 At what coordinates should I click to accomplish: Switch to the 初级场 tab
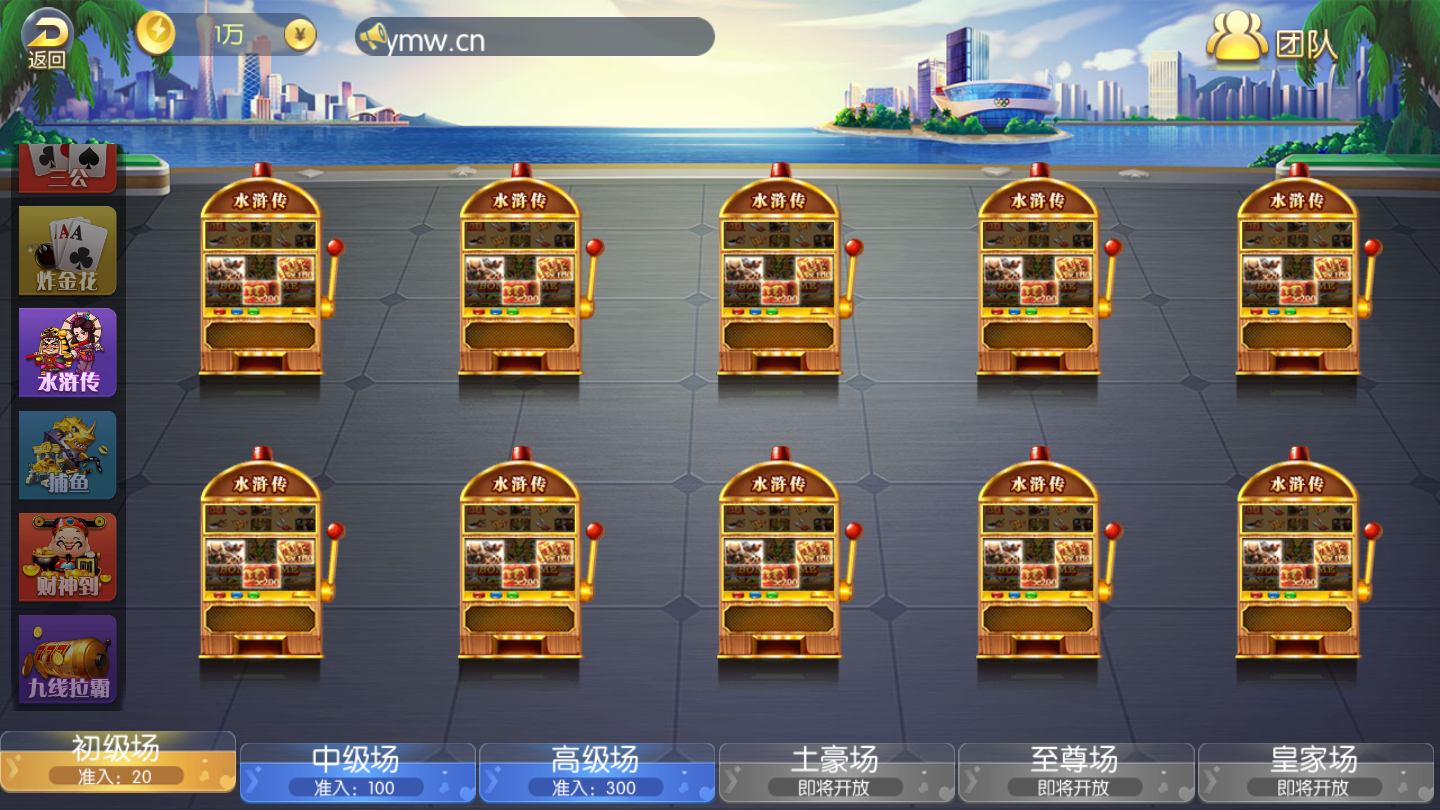pos(117,762)
